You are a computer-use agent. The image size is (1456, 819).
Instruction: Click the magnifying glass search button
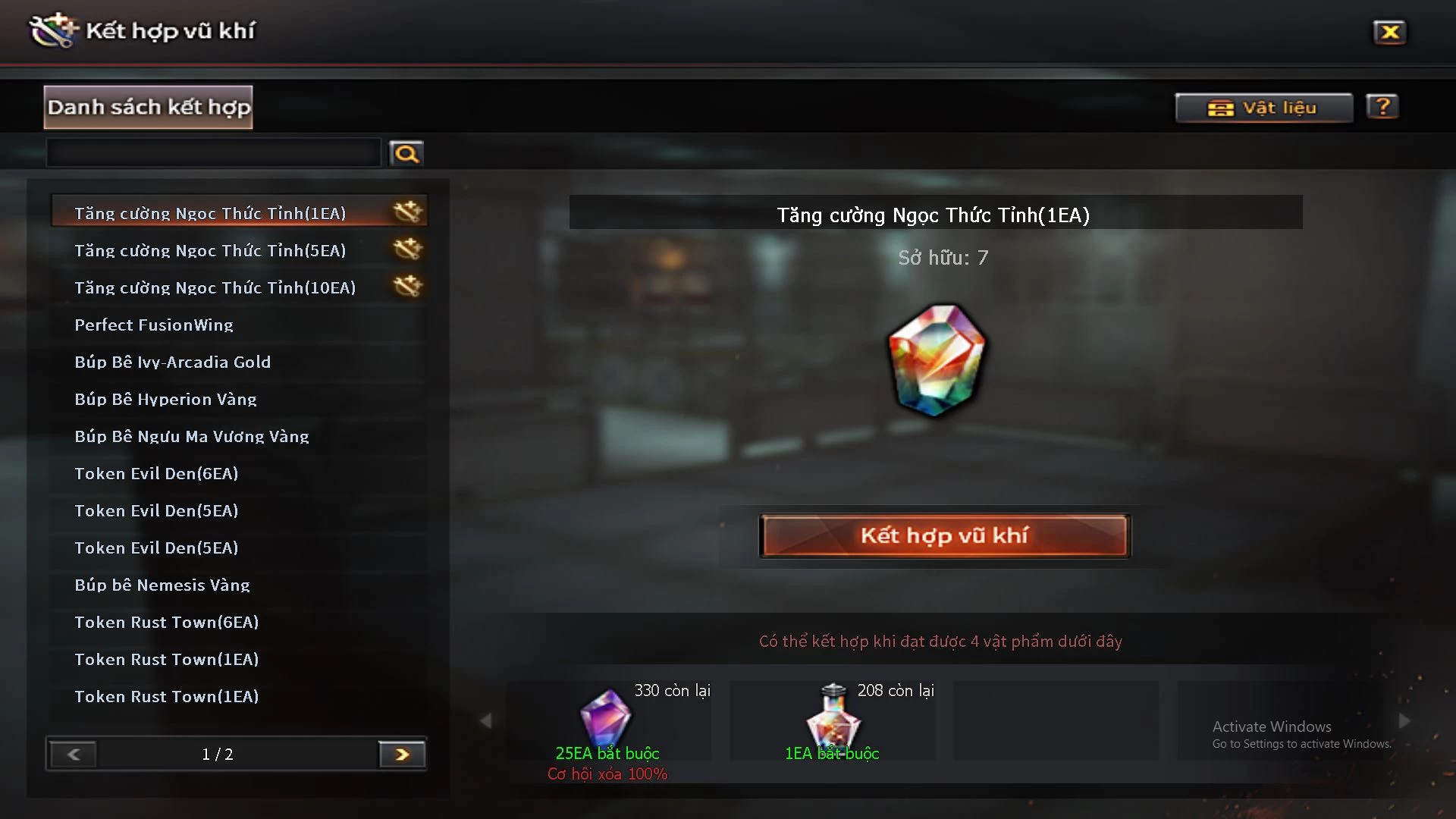pyautogui.click(x=406, y=154)
